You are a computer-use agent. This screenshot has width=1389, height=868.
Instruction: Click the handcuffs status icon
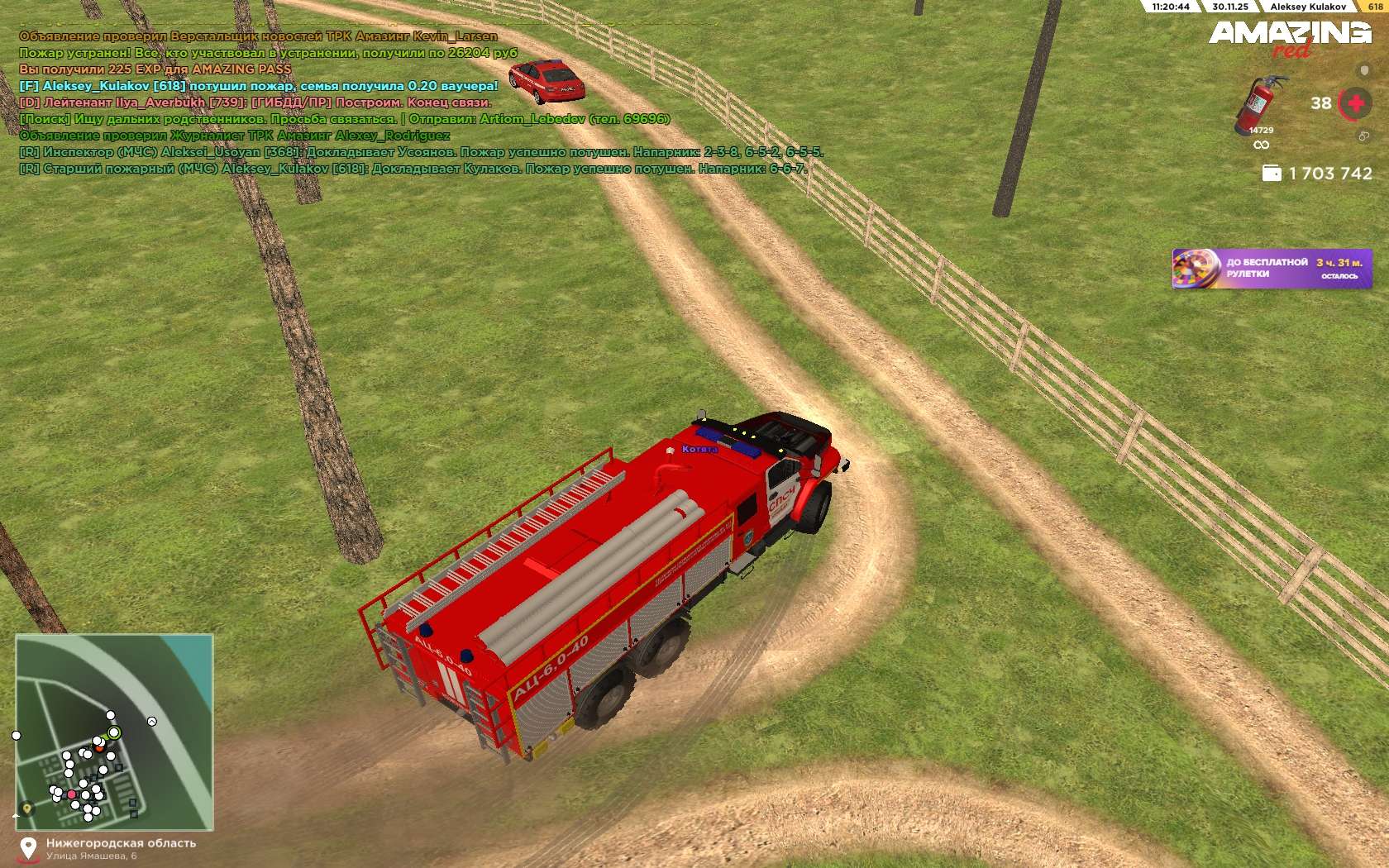[x=1363, y=136]
